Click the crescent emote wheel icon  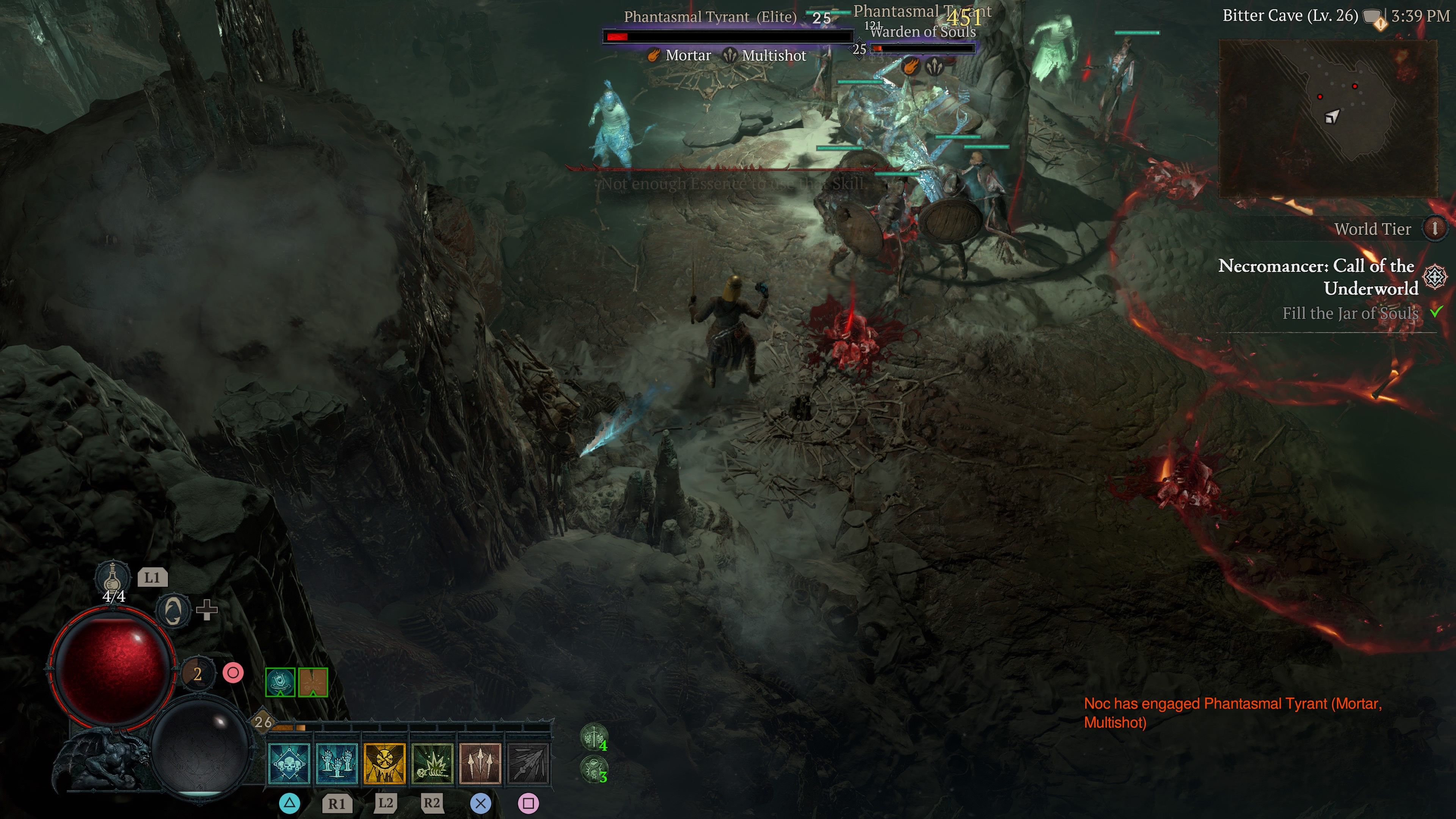point(172,610)
